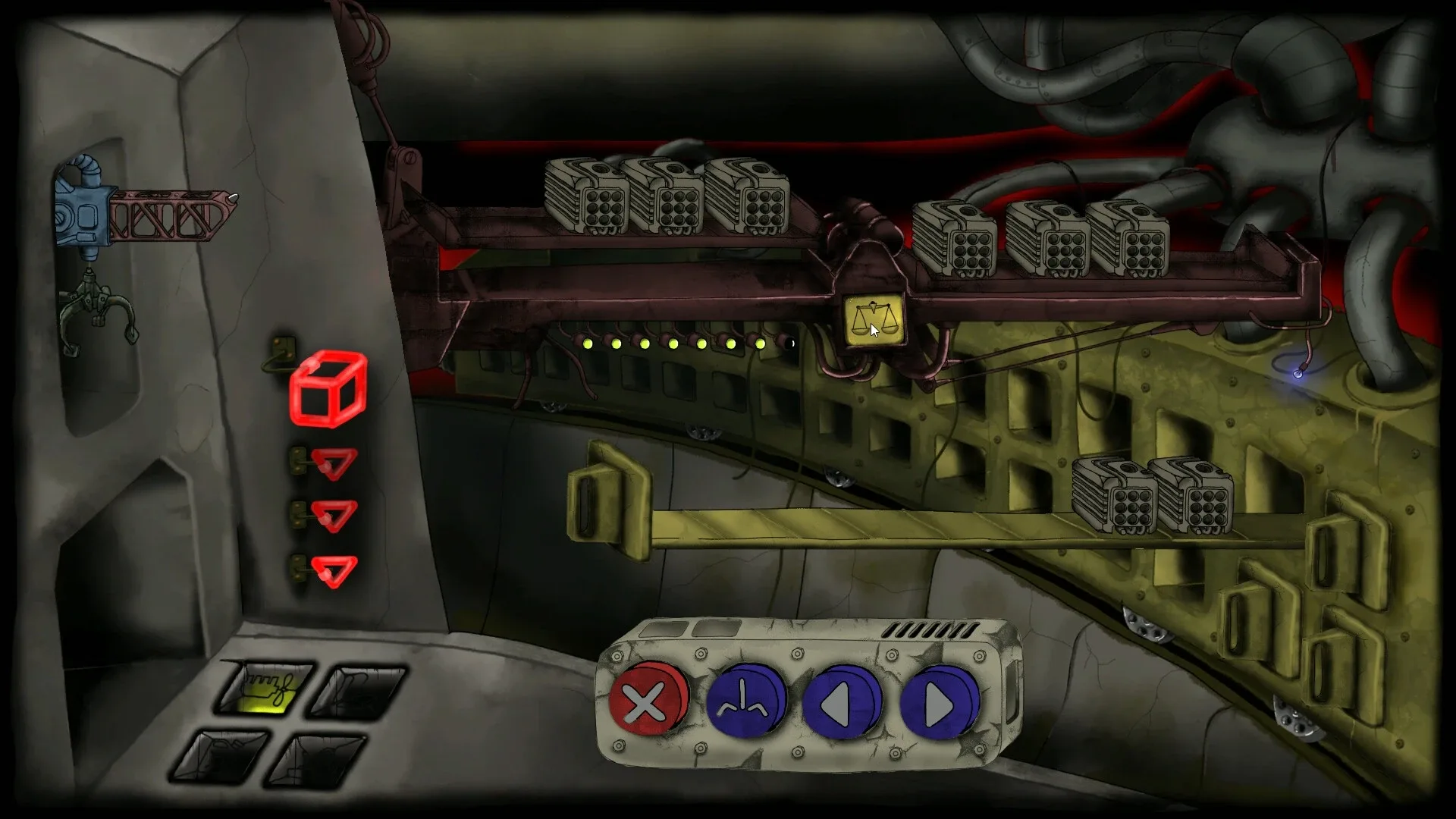Click the crane's red lattice arm
This screenshot has width=1456, height=819.
point(171,216)
